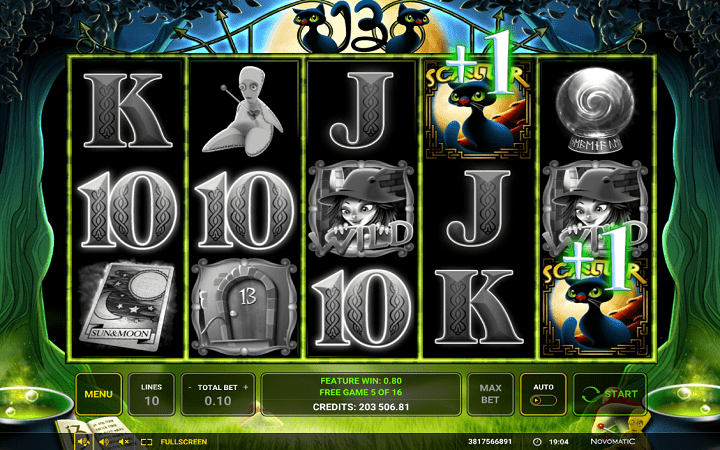Open the yellow MENU button
This screenshot has height=450, width=720.
98,394
